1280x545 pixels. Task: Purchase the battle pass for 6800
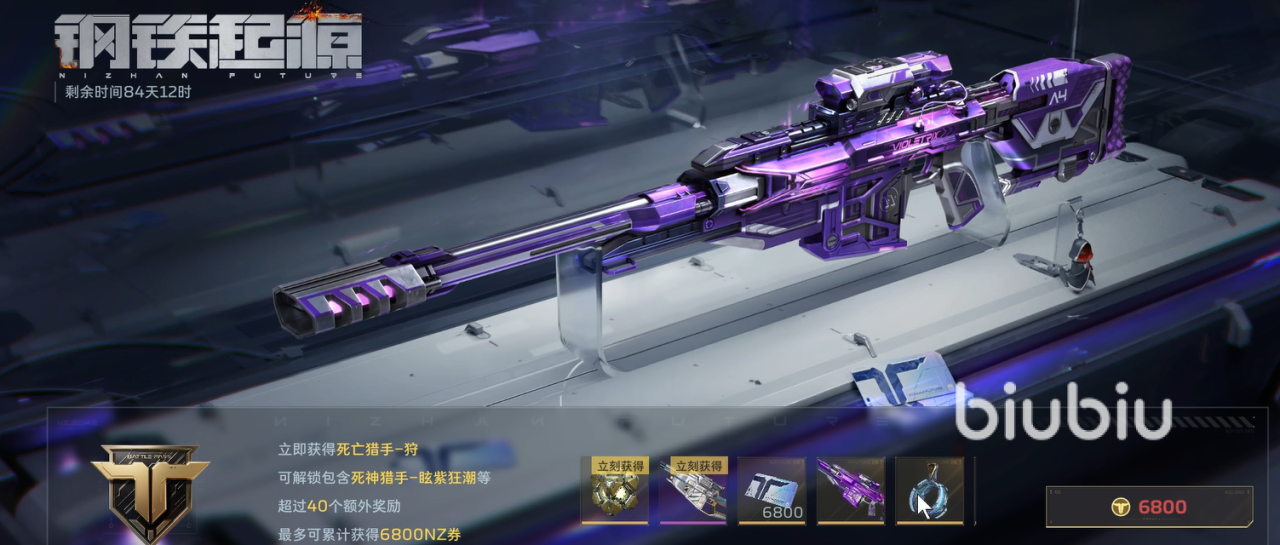tap(1149, 507)
